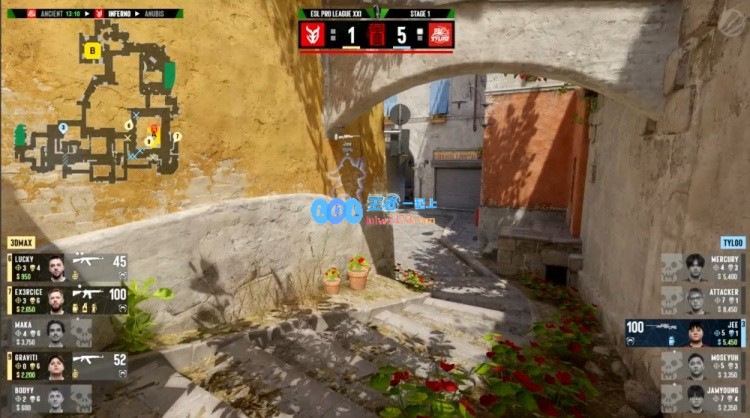Click JAMYOUNG's player card

(x=702, y=397)
